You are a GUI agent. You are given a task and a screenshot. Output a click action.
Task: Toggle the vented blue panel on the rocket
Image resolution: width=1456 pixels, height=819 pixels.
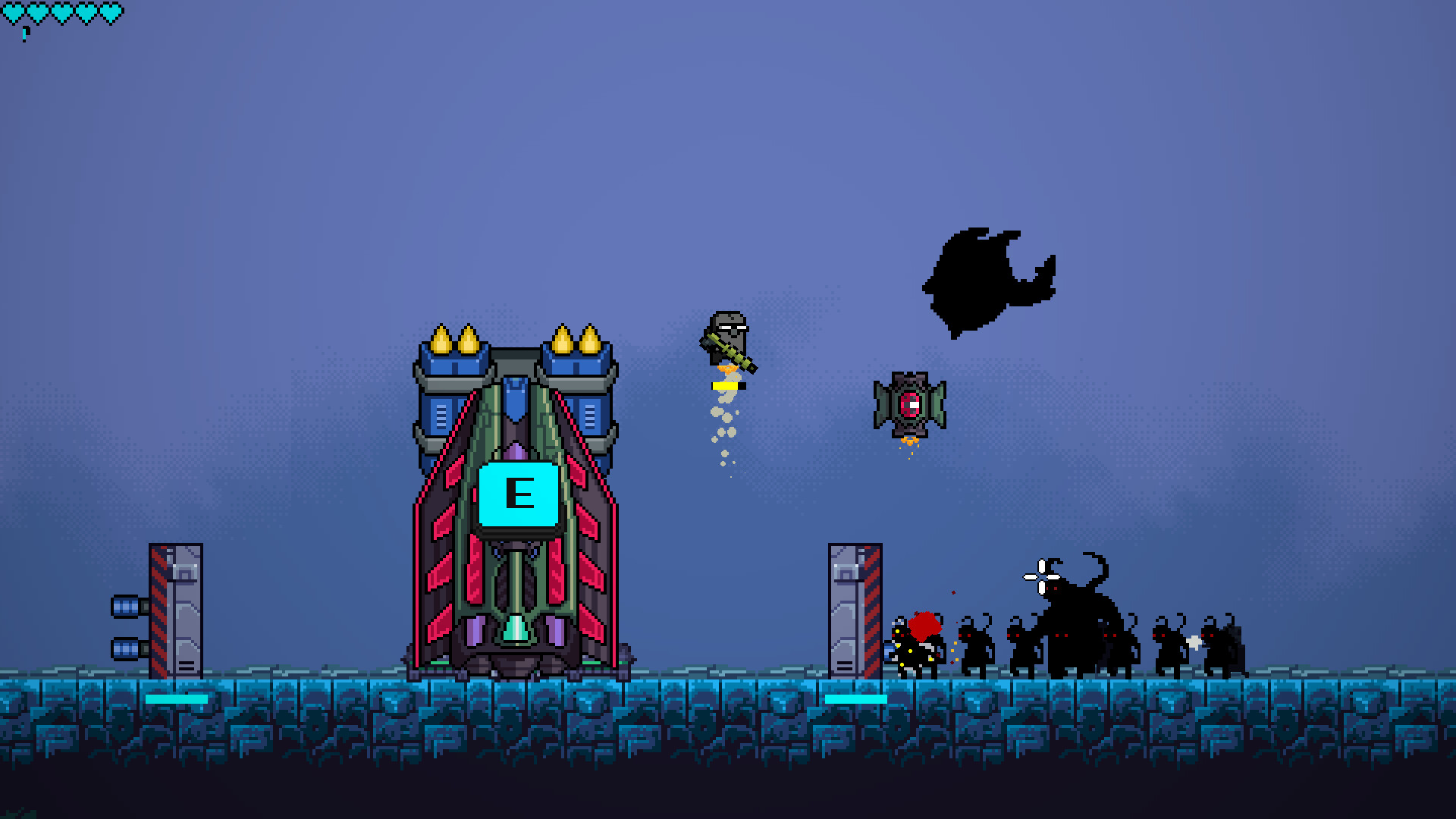[x=440, y=416]
